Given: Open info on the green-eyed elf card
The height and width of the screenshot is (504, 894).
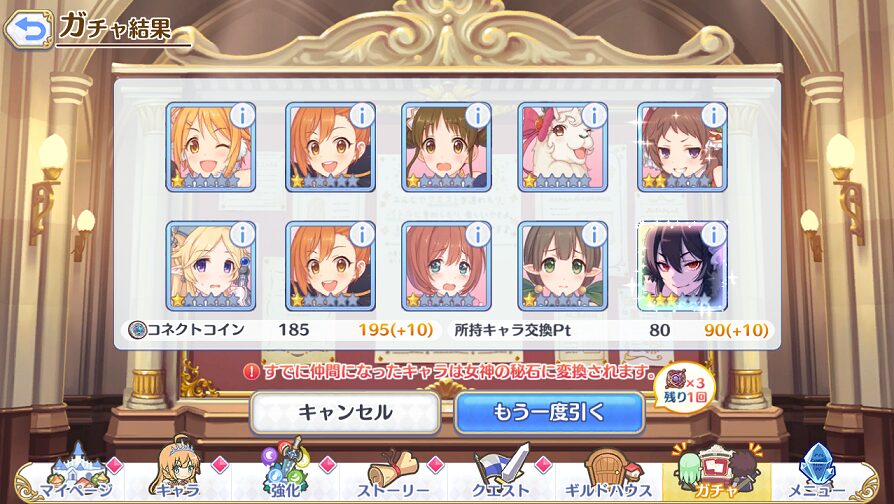Looking at the screenshot, I should coord(594,234).
